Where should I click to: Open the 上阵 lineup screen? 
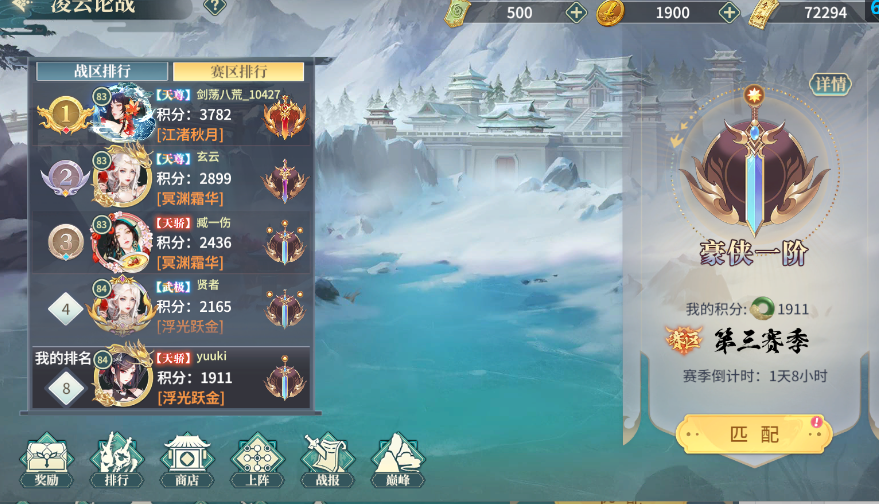[x=258, y=460]
